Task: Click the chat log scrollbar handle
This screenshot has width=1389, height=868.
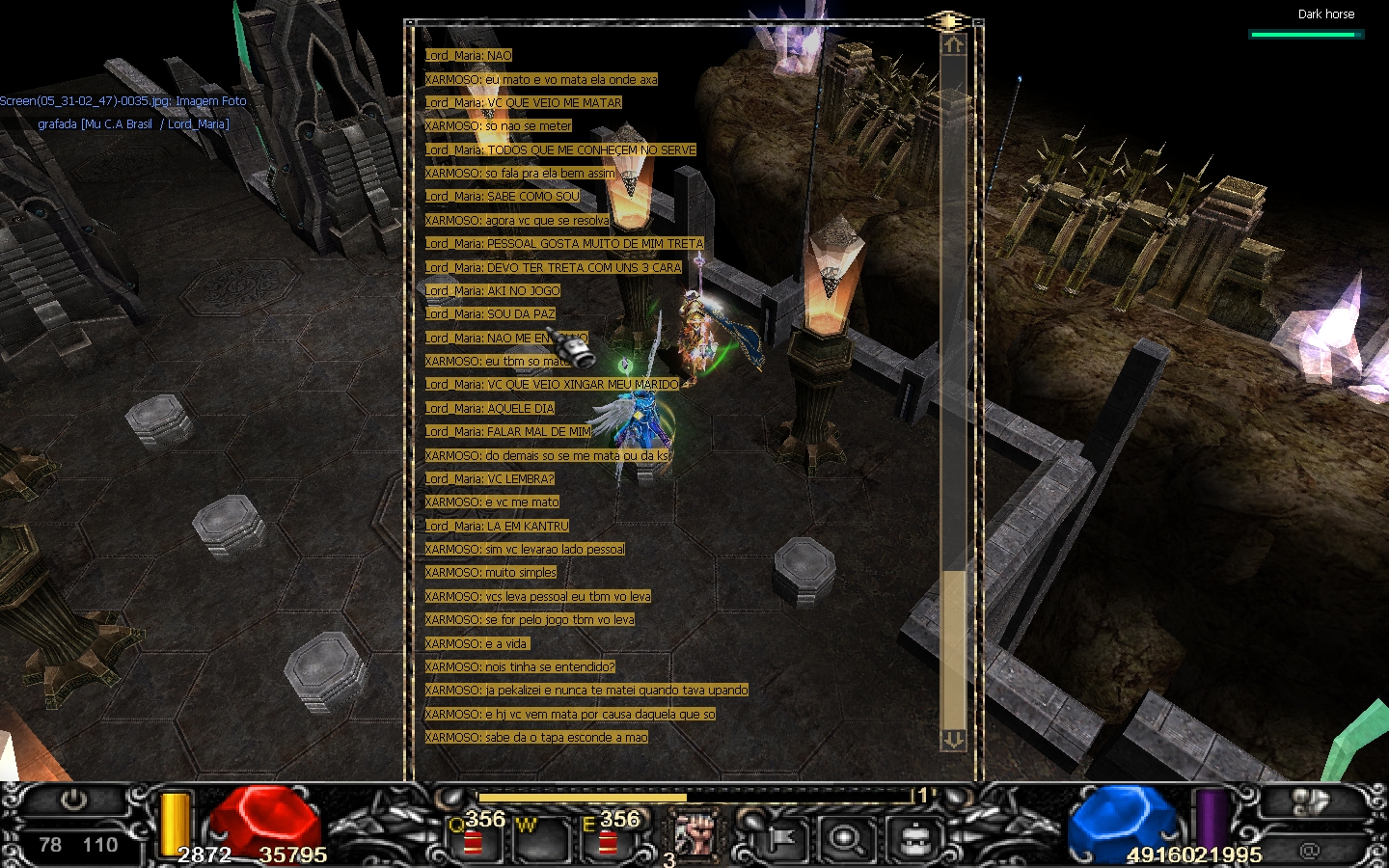Action: coord(953,646)
